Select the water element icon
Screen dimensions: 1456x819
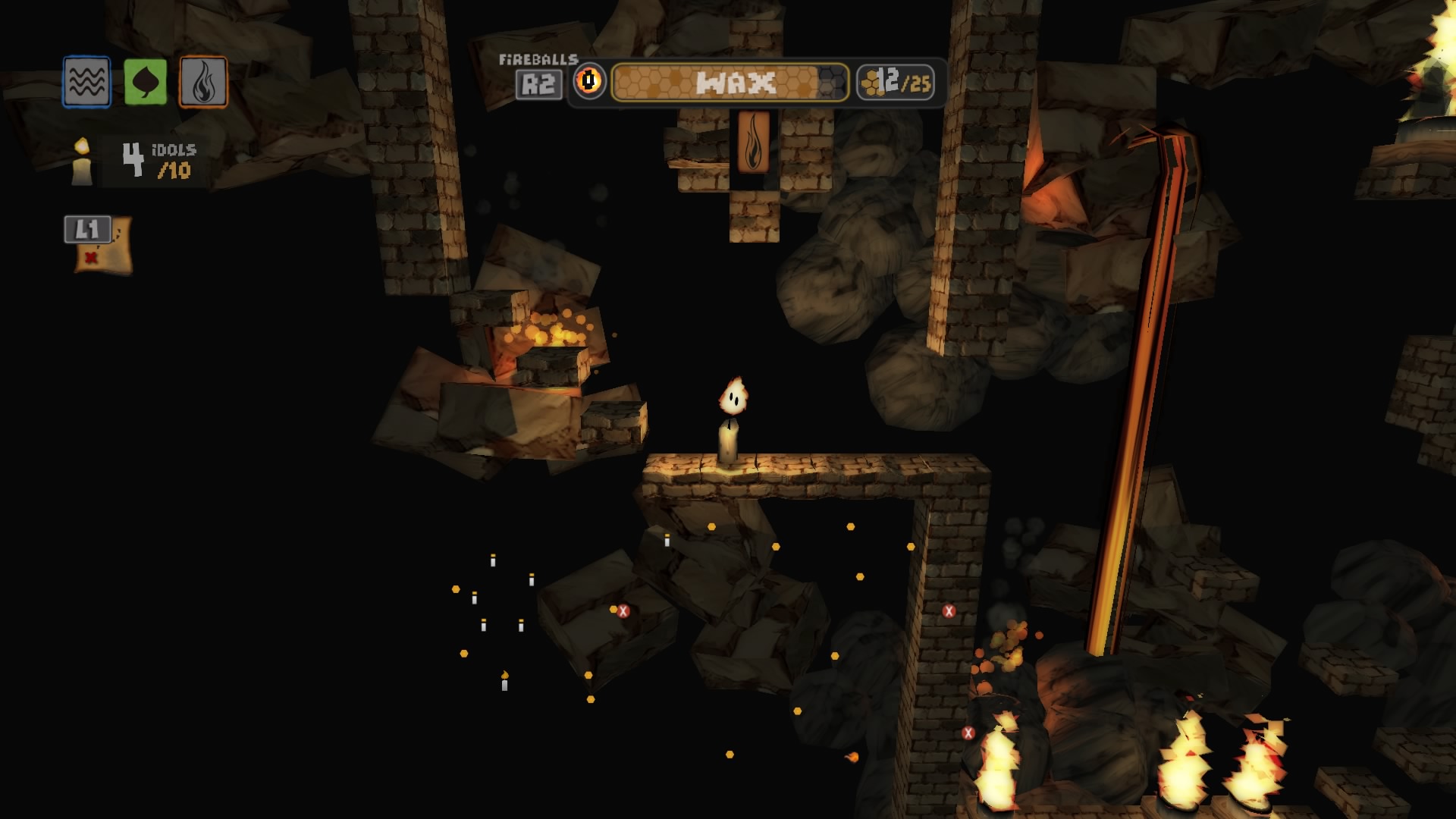pos(86,82)
